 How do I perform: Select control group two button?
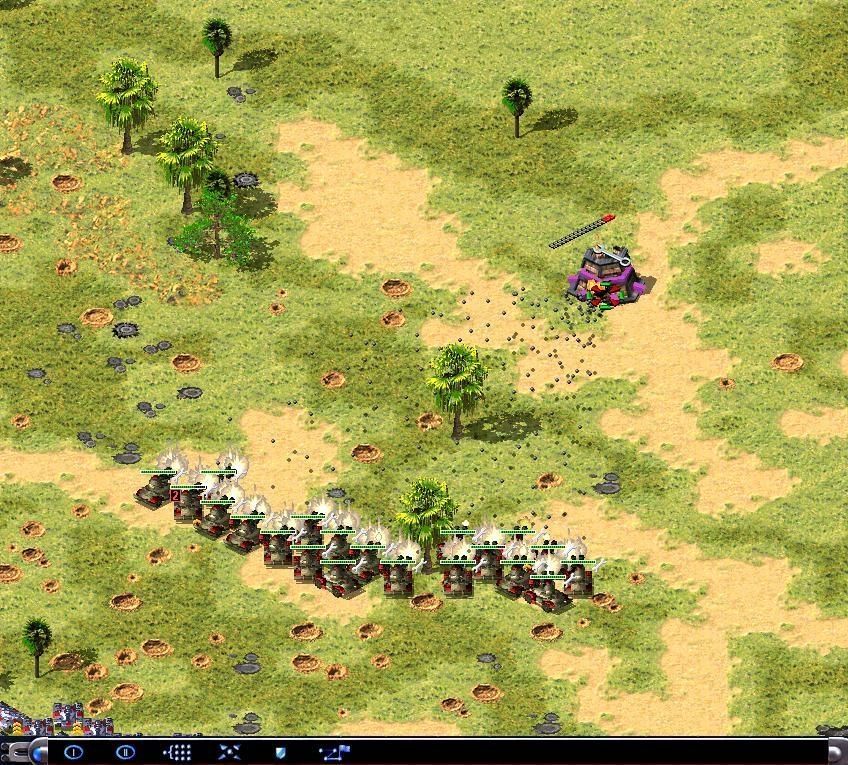(125, 752)
